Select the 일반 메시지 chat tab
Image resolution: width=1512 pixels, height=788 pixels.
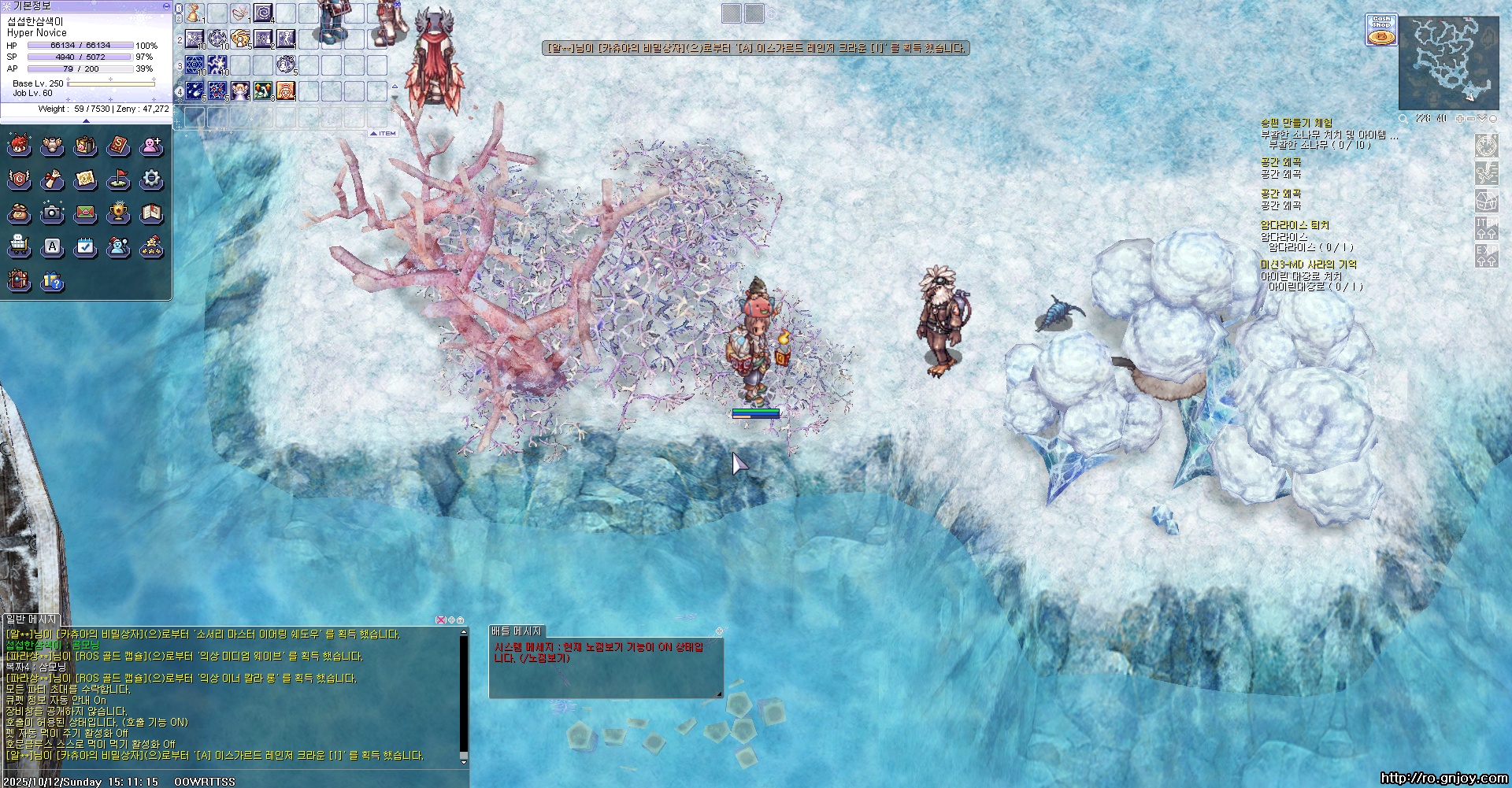coord(31,620)
